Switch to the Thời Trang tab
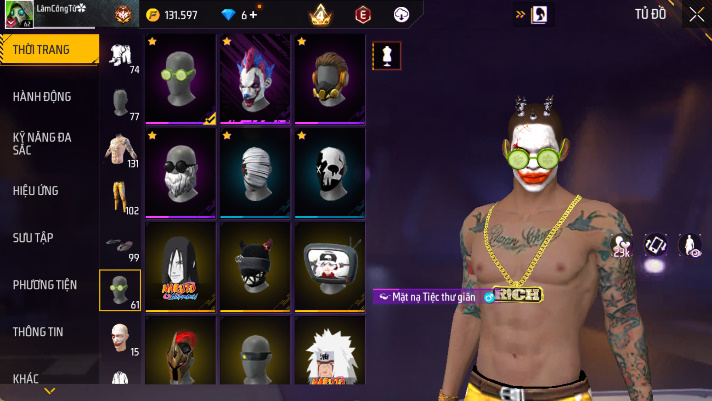 pos(49,50)
